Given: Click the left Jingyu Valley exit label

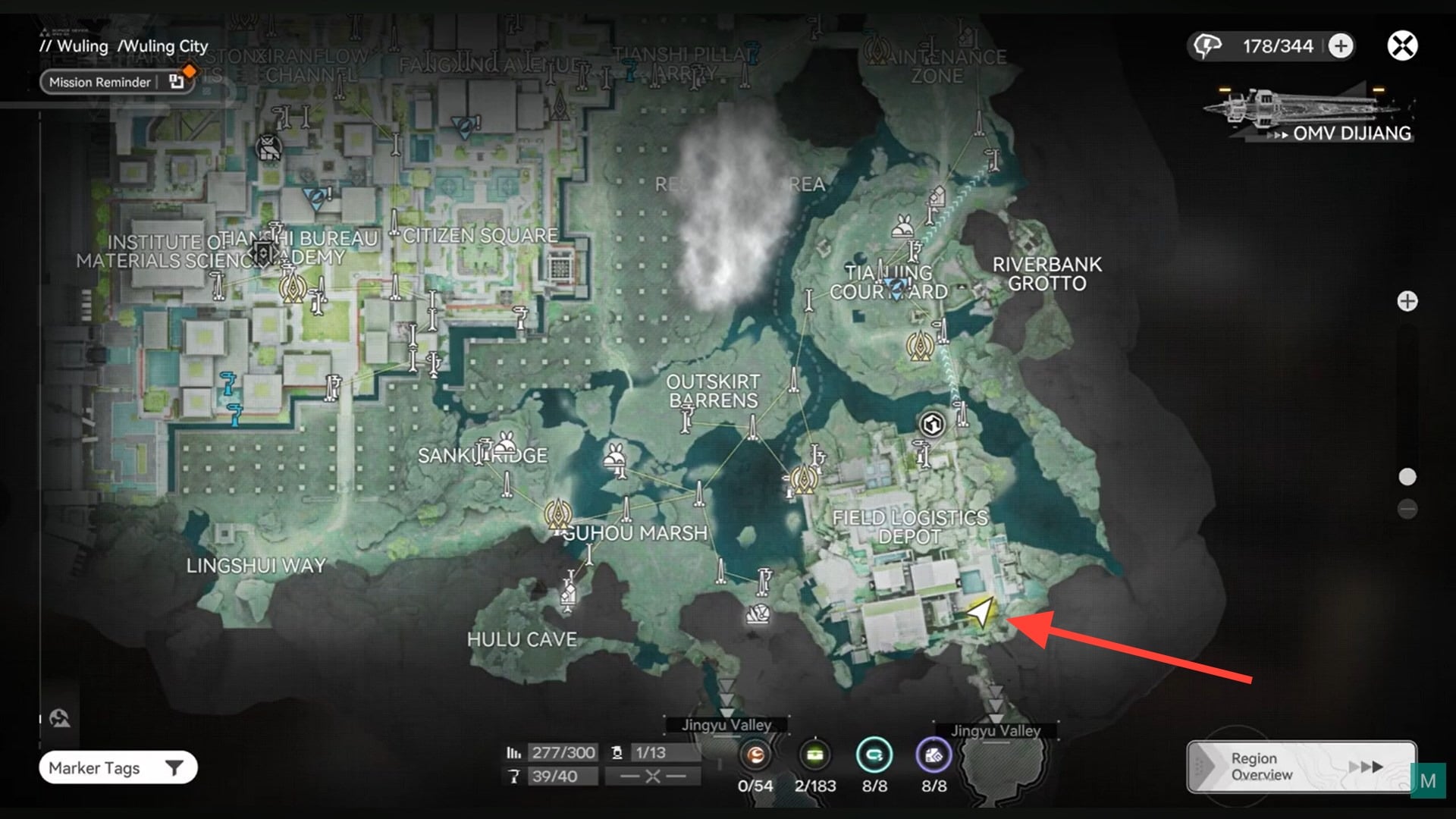Looking at the screenshot, I should [x=726, y=725].
